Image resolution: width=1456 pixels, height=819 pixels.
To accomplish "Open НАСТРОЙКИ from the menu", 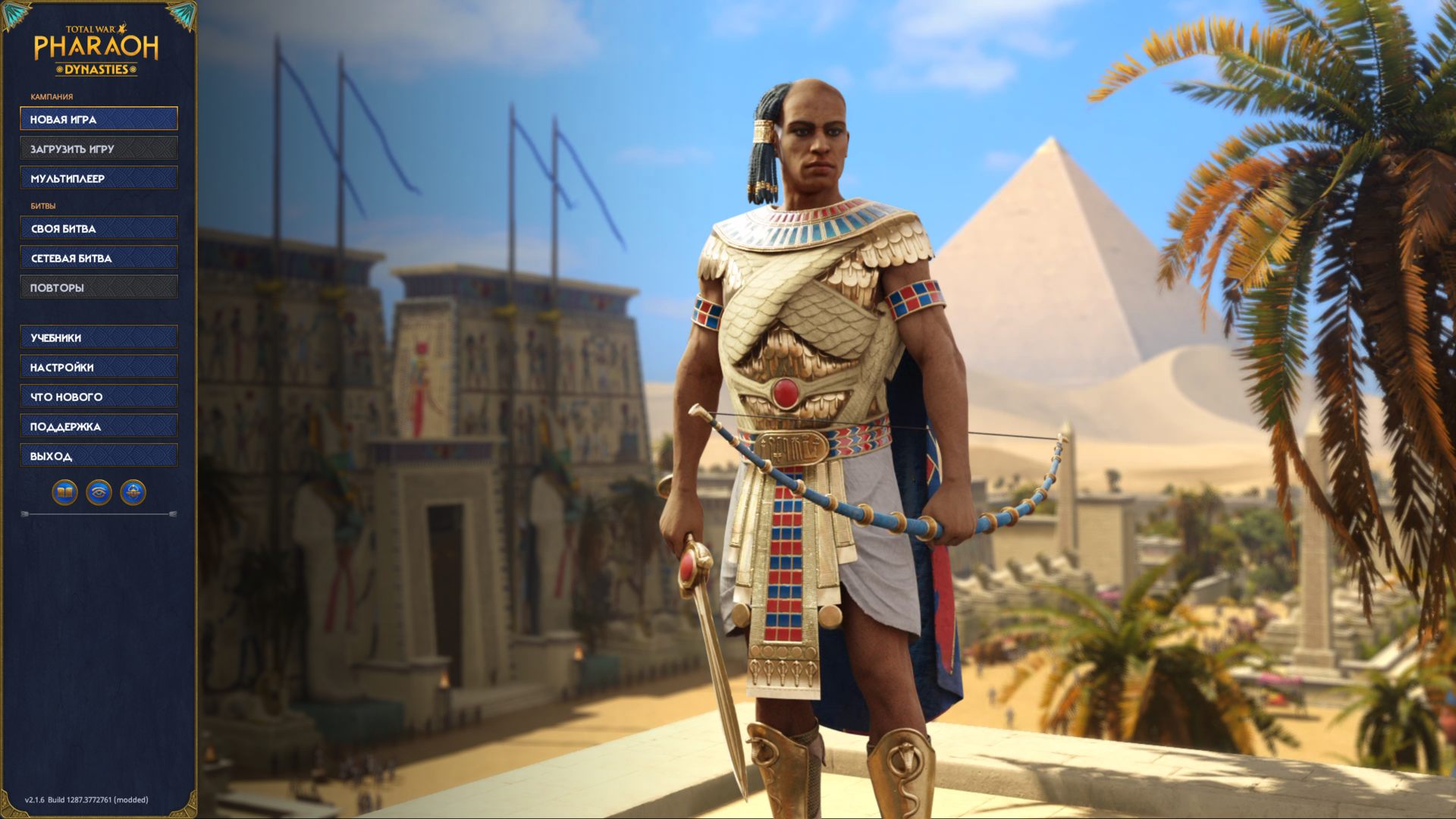I will (98, 366).
